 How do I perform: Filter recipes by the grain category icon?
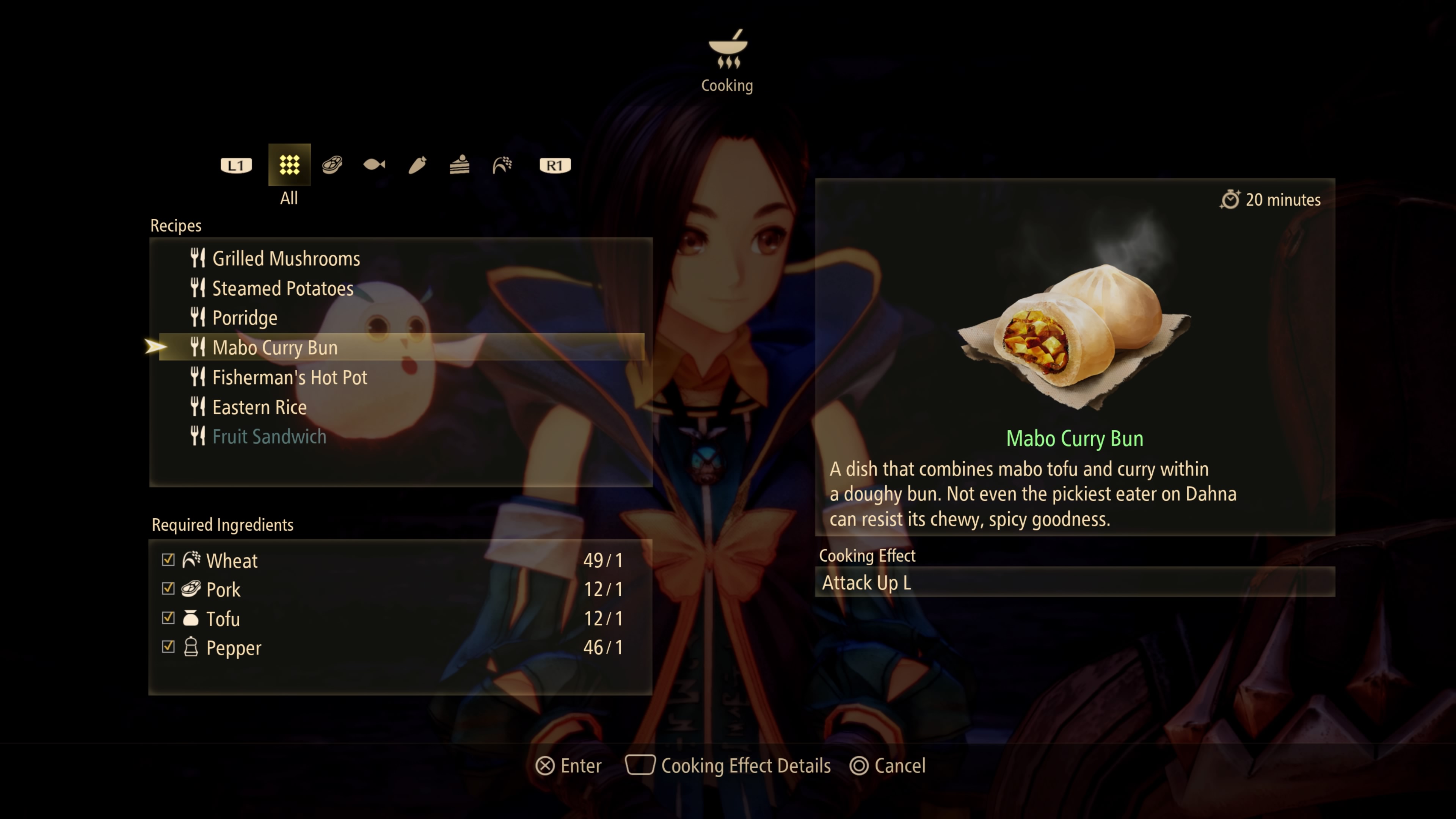click(502, 165)
